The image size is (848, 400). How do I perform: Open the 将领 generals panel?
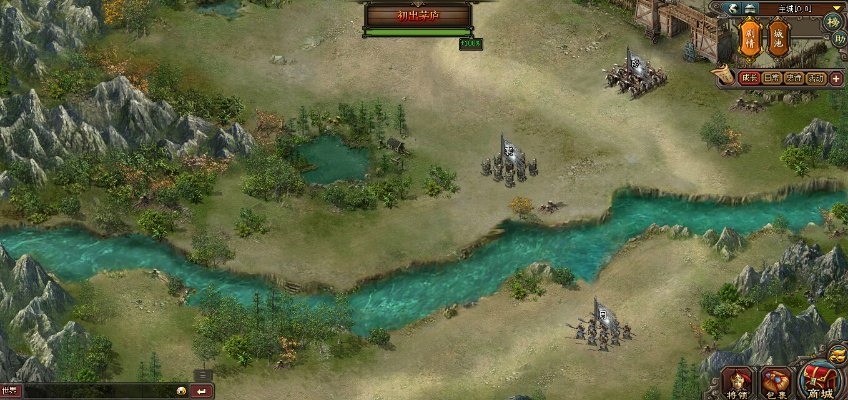click(x=739, y=382)
